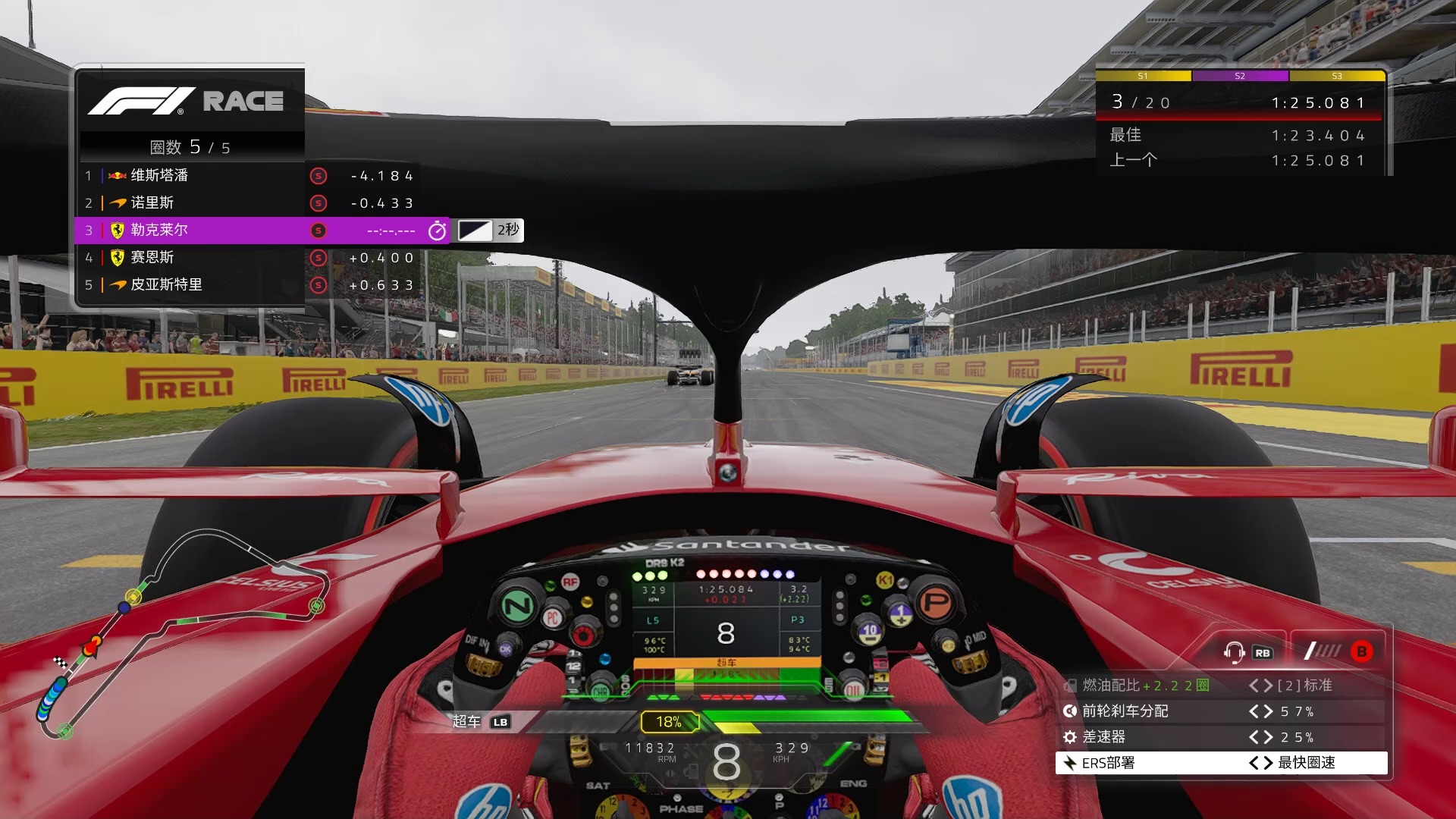Viewport: 1456px width, 819px height.
Task: Select the highlighted 勒克莱尔 row
Action: point(190,231)
